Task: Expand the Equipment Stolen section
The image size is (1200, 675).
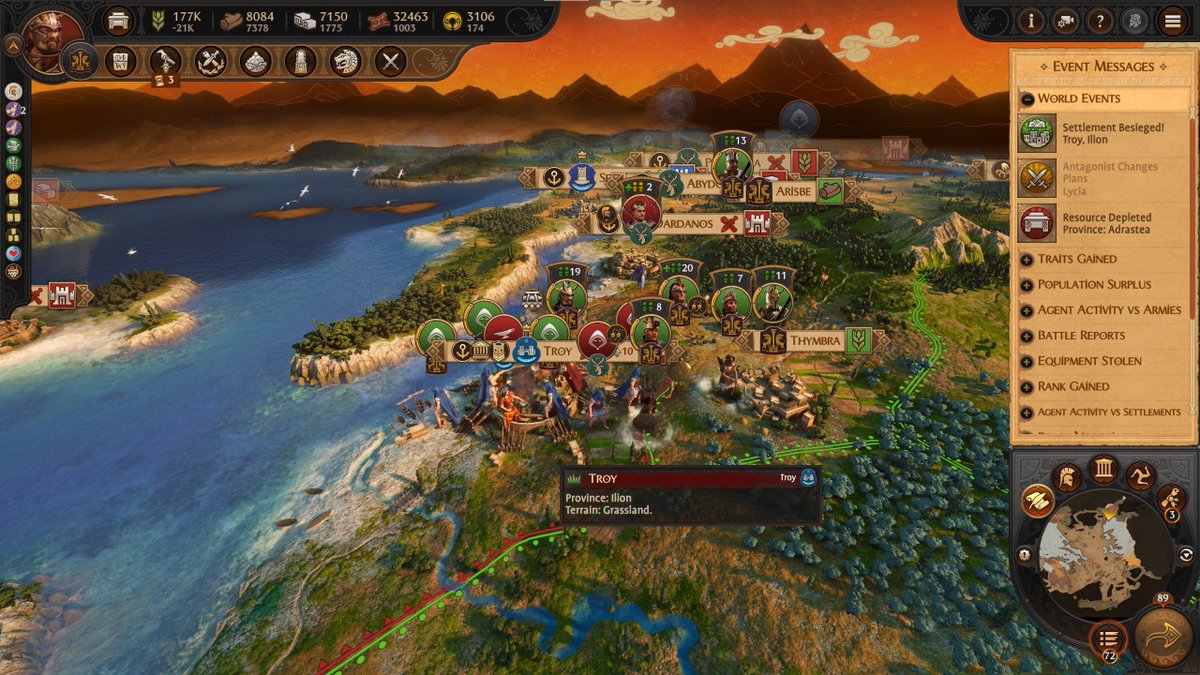Action: [1027, 361]
